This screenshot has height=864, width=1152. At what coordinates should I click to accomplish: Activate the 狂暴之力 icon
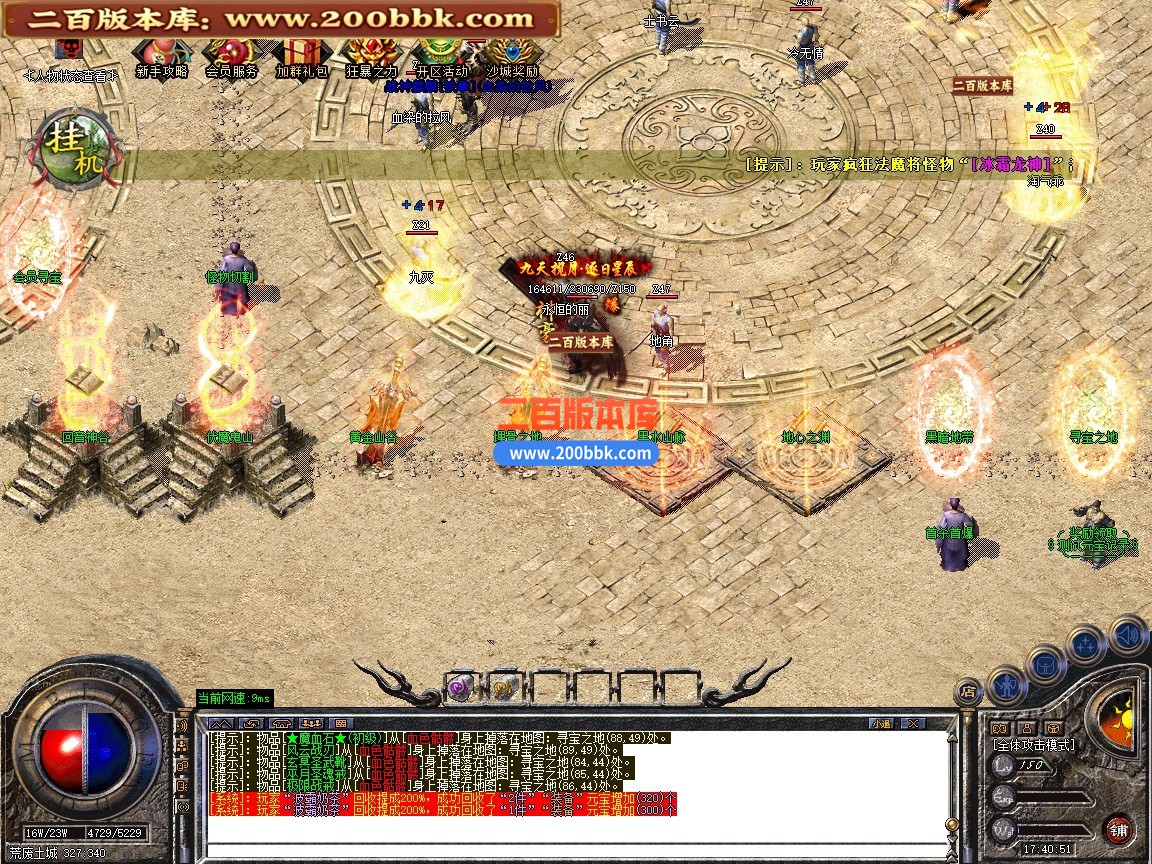click(371, 53)
